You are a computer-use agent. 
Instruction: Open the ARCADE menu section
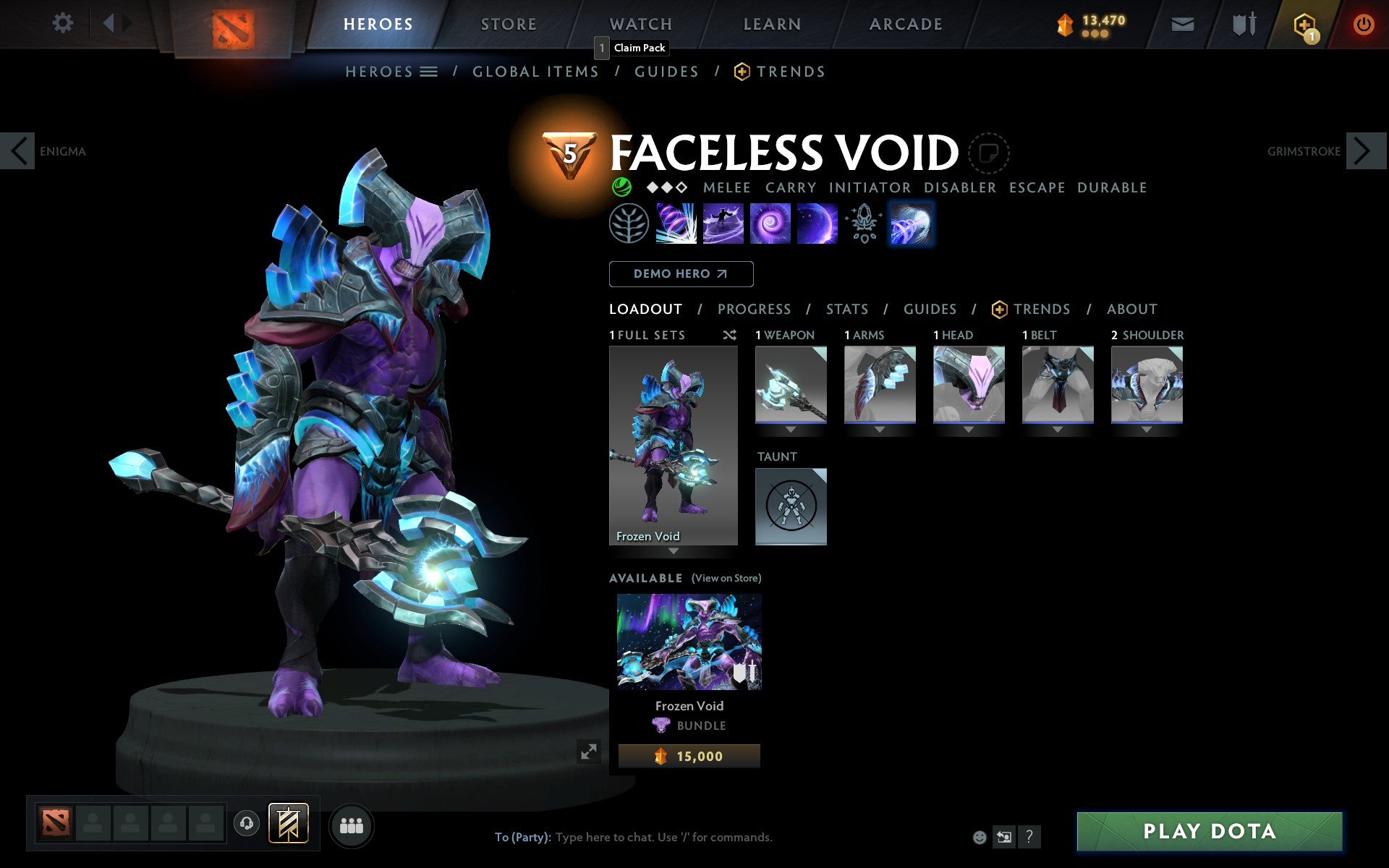(904, 23)
